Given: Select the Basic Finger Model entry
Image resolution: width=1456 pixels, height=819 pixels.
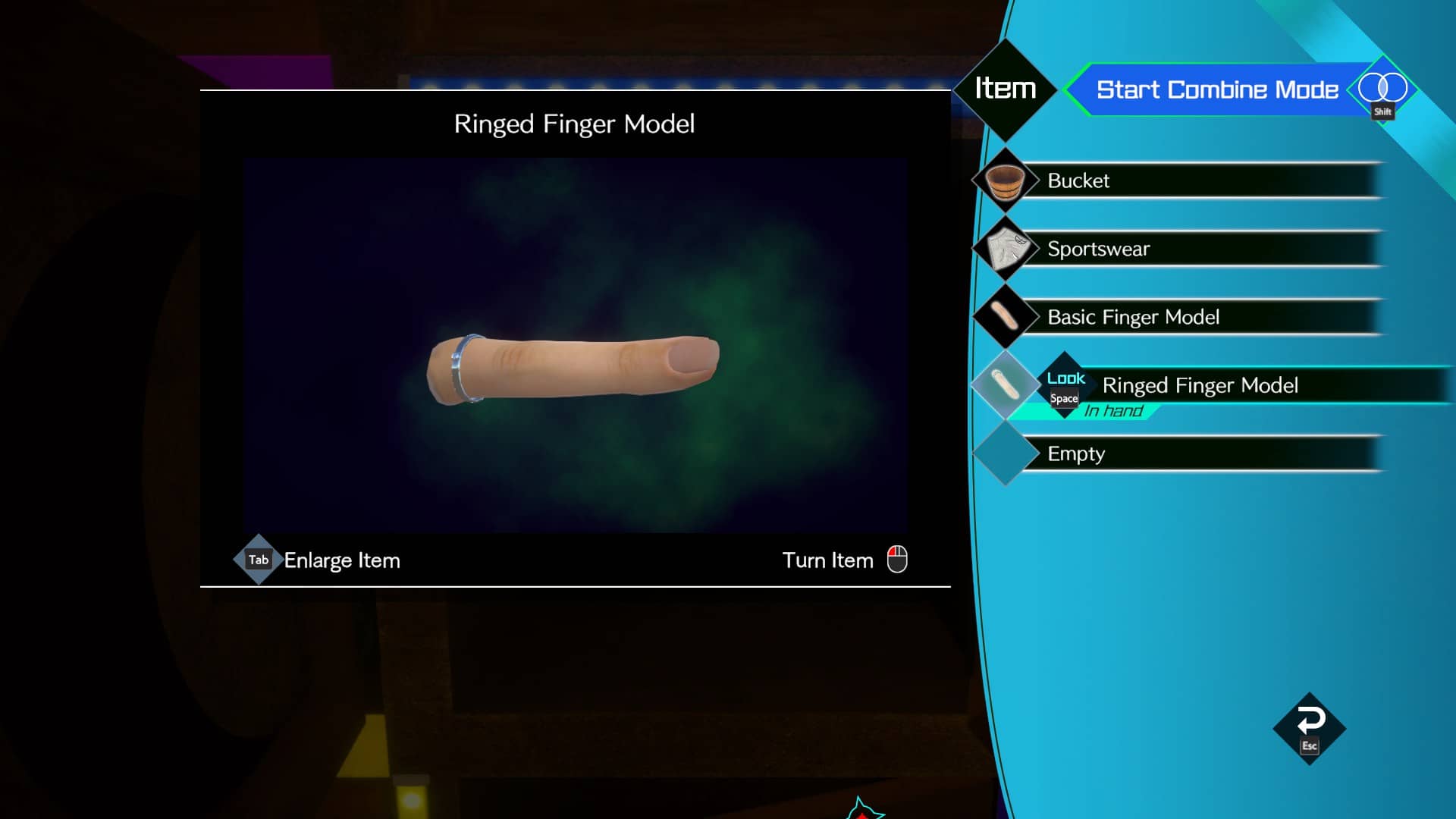Looking at the screenshot, I should 1198,317.
